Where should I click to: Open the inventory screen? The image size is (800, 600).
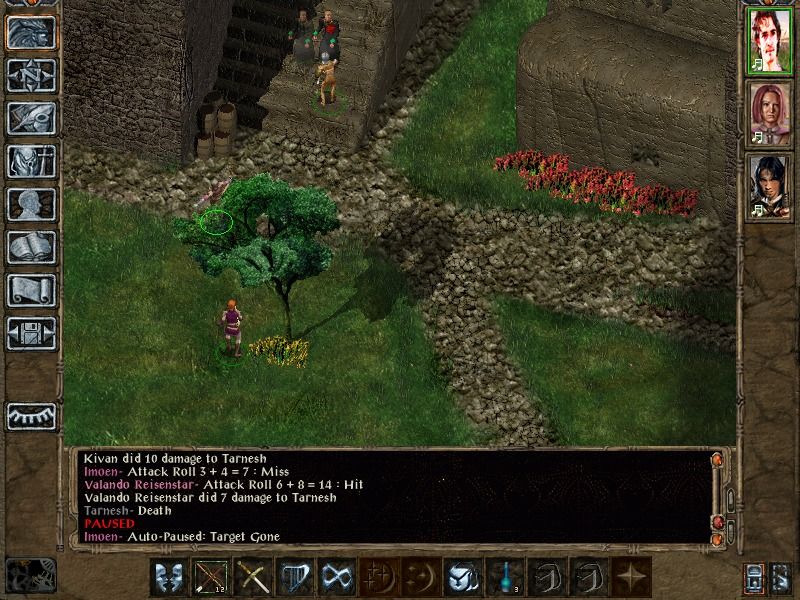coord(31,161)
